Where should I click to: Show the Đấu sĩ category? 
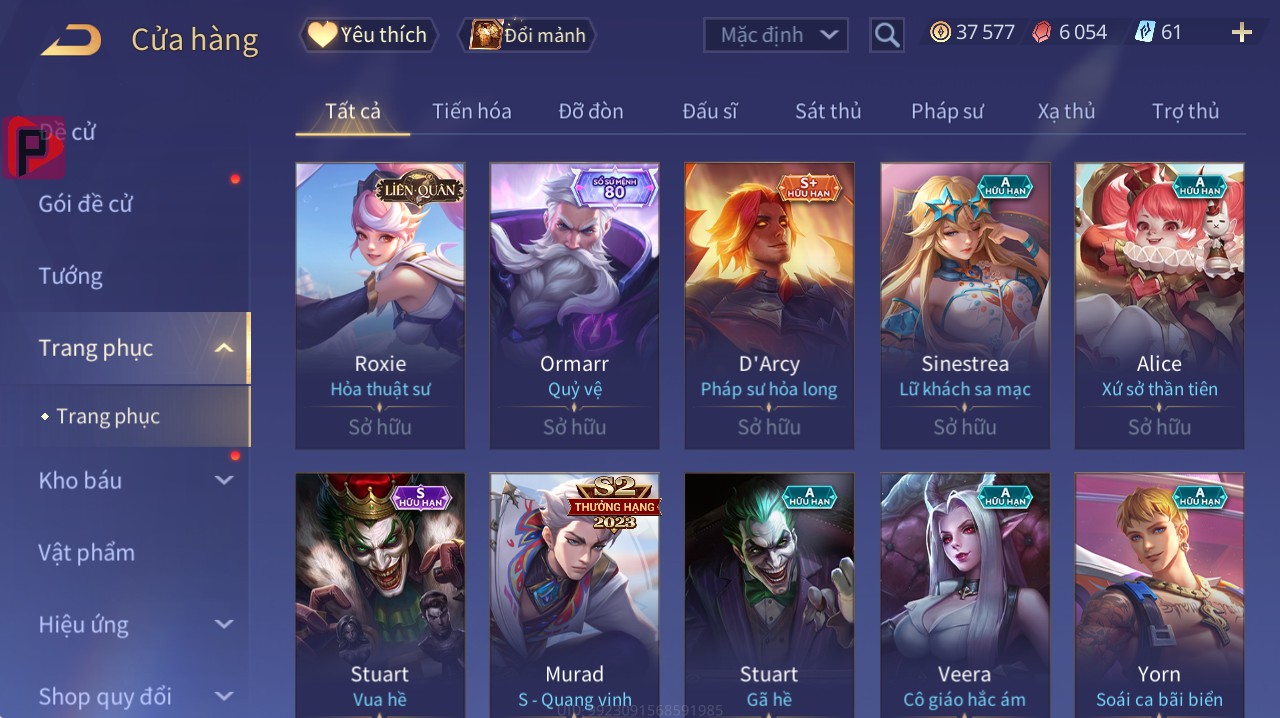click(x=709, y=111)
